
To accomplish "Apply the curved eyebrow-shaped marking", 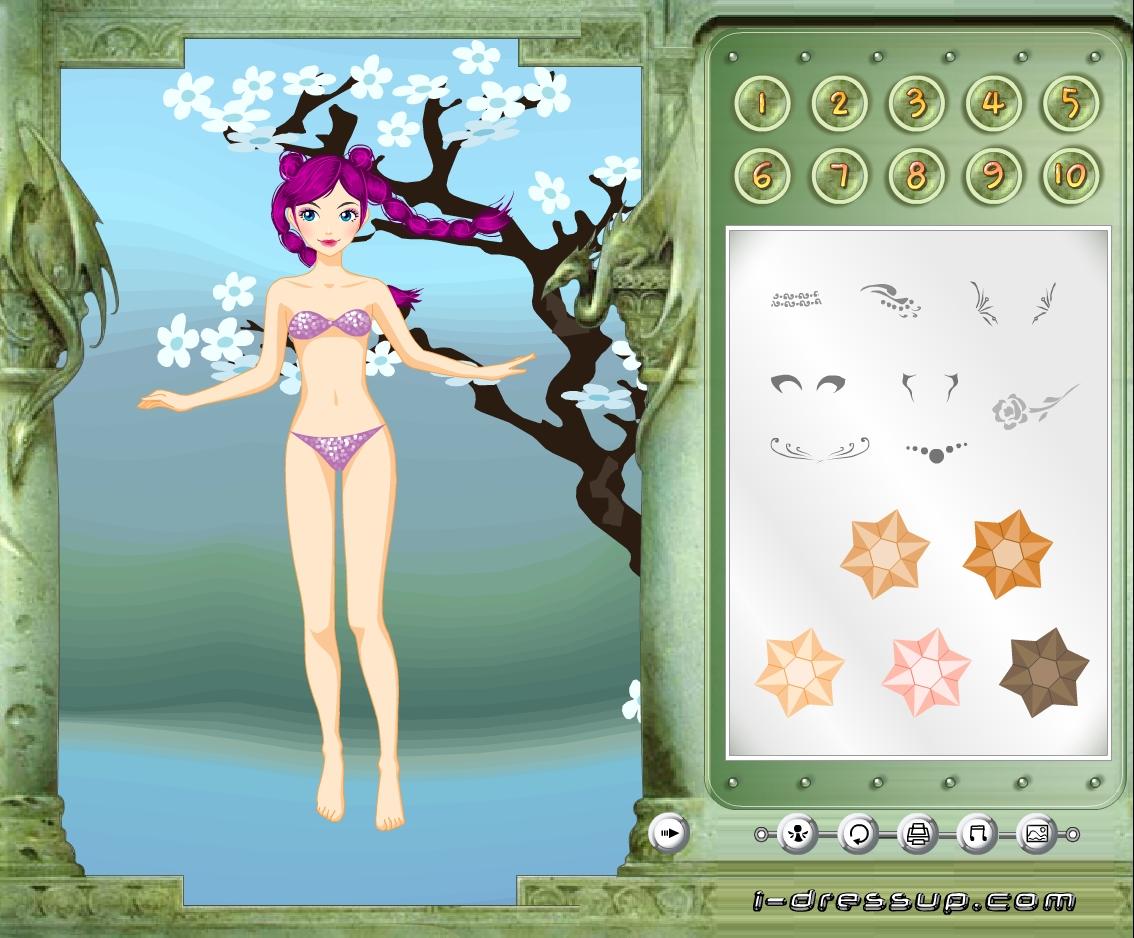I will pyautogui.click(x=806, y=384).
